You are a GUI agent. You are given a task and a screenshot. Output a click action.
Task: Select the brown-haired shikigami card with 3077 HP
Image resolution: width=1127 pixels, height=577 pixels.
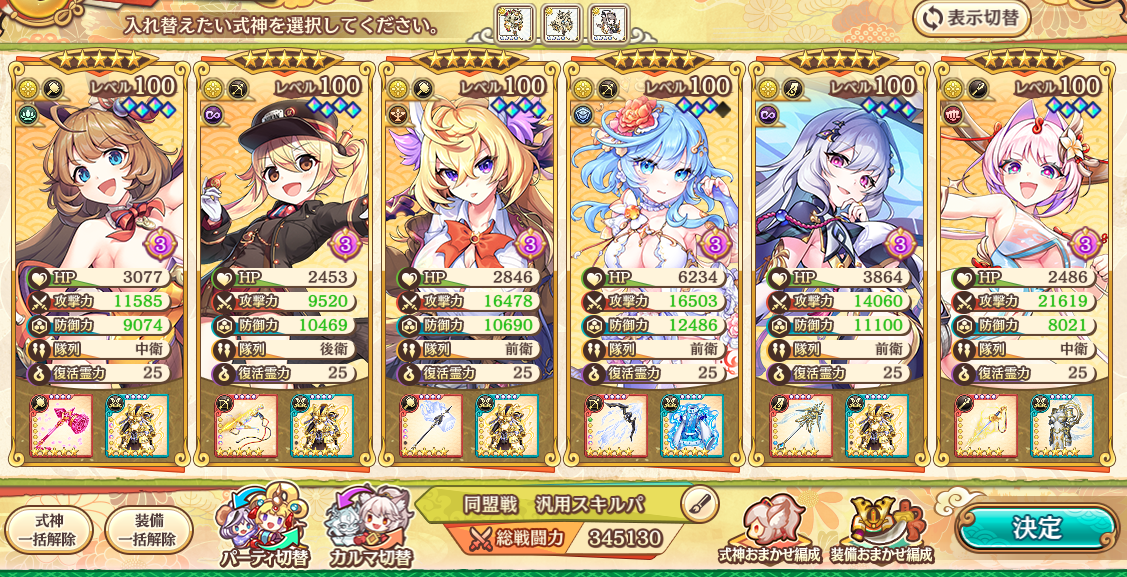(99, 180)
